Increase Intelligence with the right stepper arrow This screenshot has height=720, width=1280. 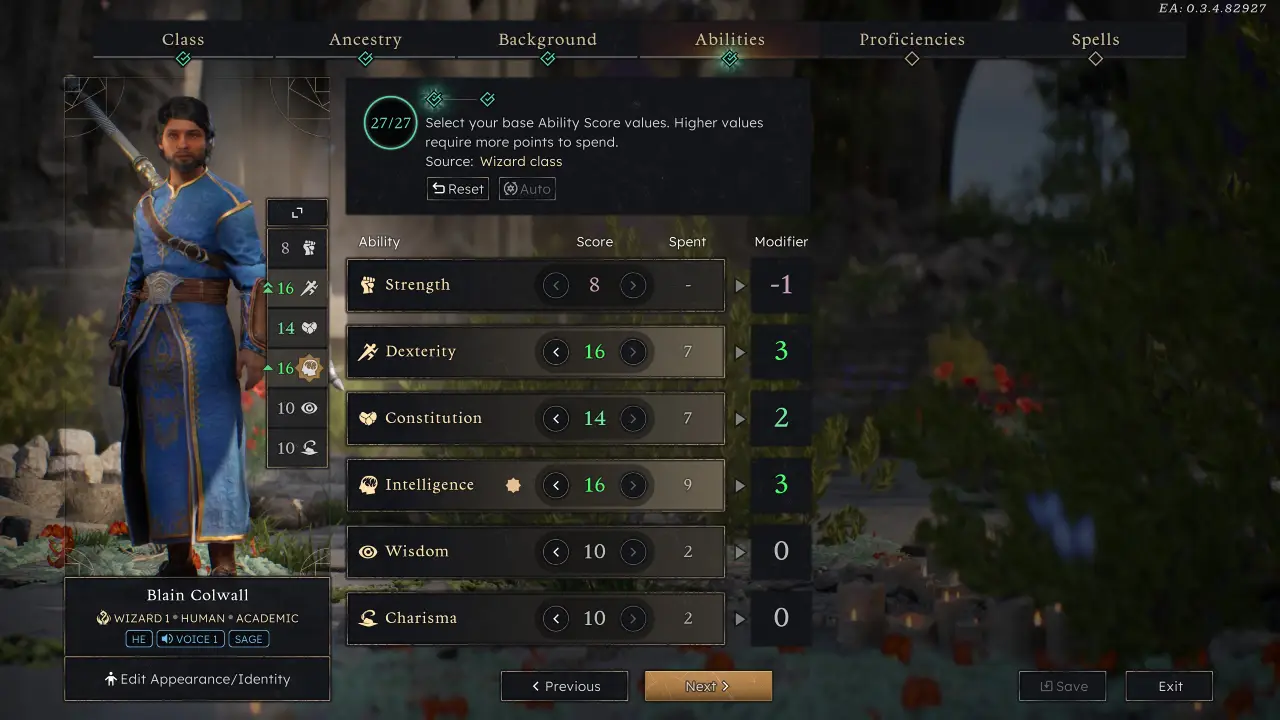coord(634,485)
